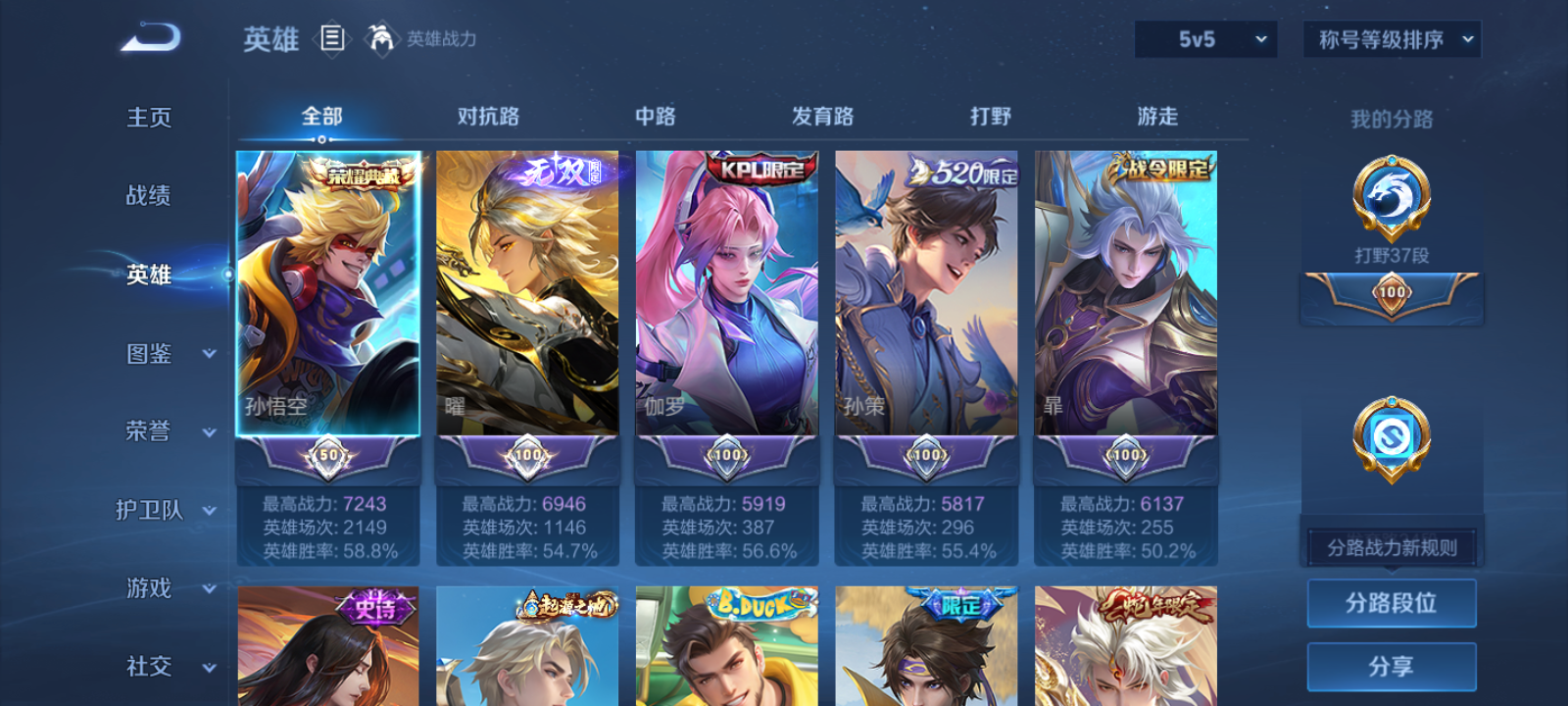Open the 称号等级排序 sort dropdown
This screenshot has width=1568, height=706.
tap(1390, 39)
